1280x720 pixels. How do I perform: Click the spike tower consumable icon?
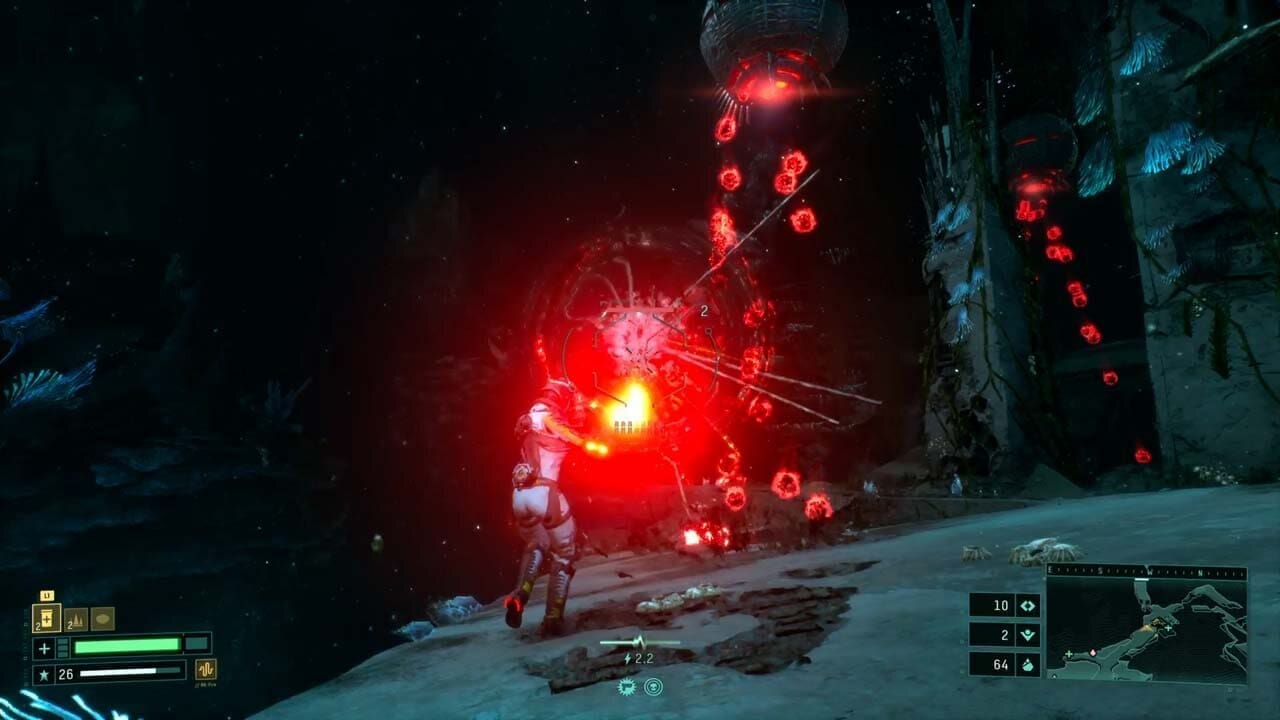point(77,618)
